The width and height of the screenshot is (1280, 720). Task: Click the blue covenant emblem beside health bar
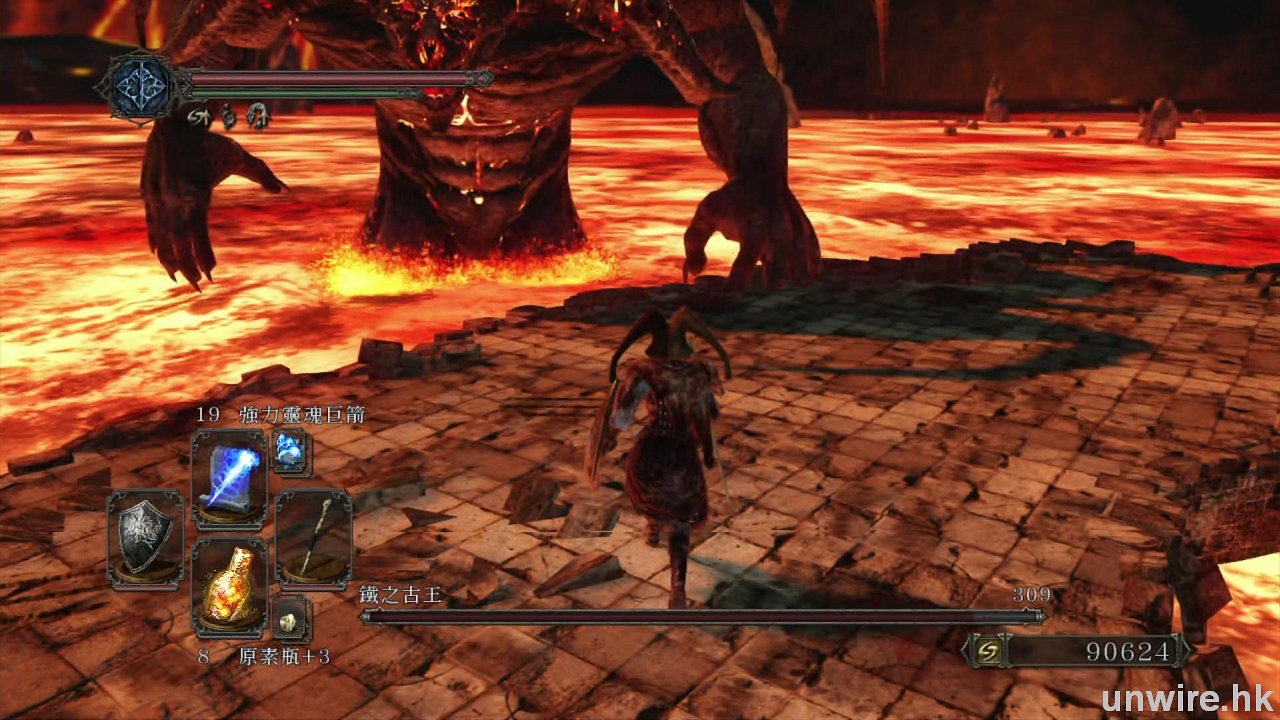134,88
